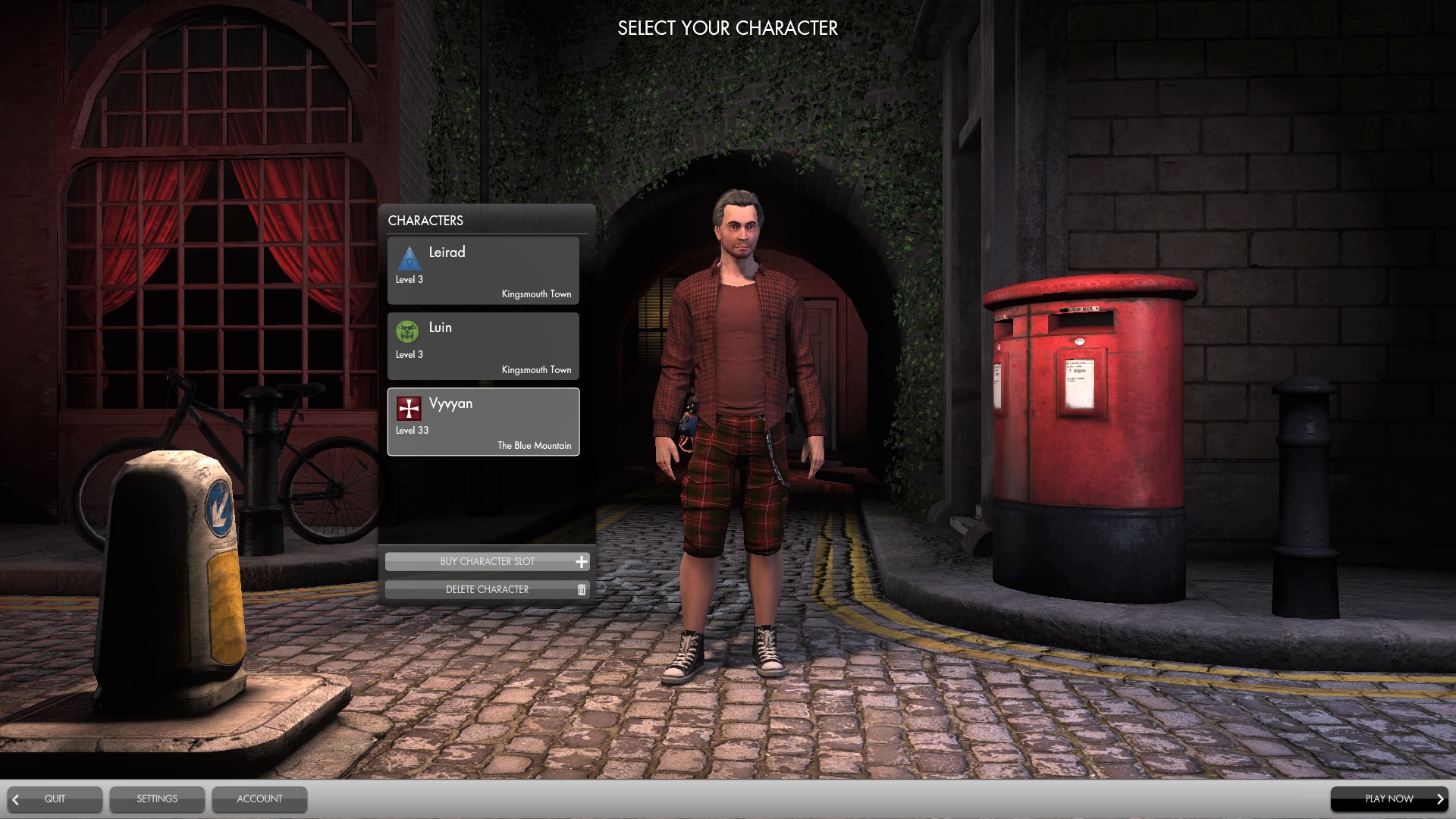Click the Buy Character Slot button
The width and height of the screenshot is (1456, 819).
coord(487,561)
